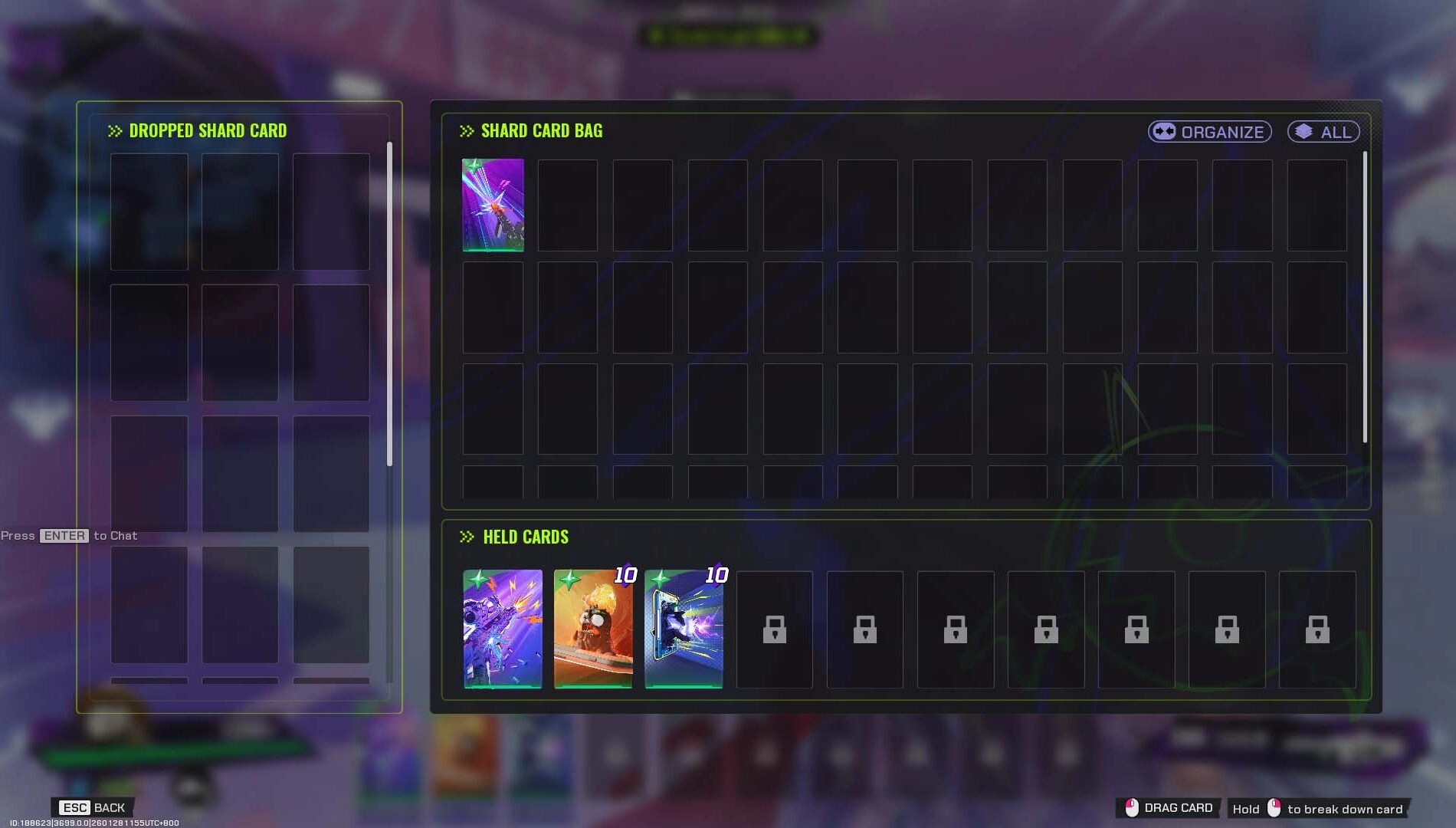Screen dimensions: 1456x828
Task: Click the goggles icon on the ORGANIZE button
Action: click(x=1163, y=131)
